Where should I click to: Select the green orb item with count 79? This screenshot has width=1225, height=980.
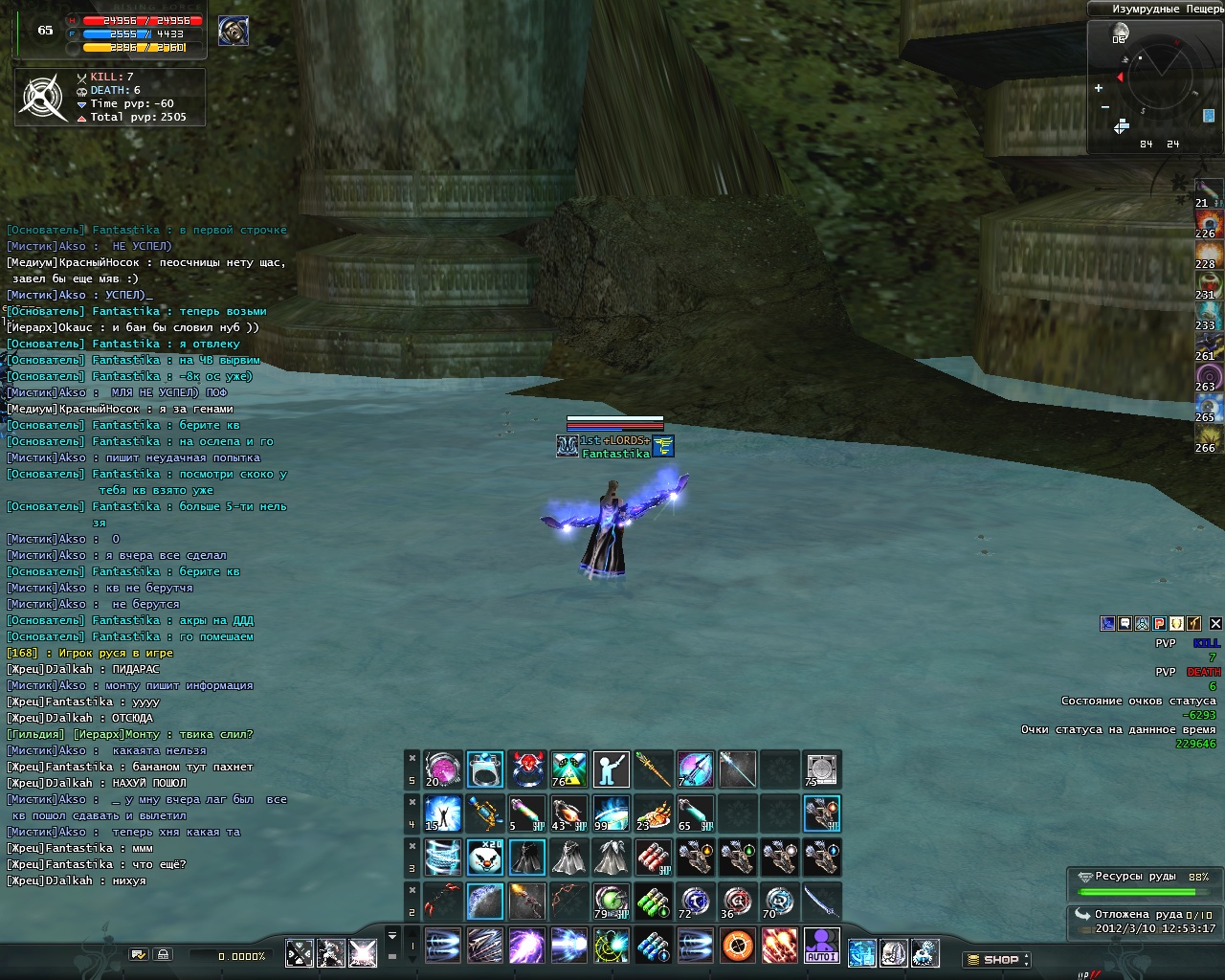point(611,902)
